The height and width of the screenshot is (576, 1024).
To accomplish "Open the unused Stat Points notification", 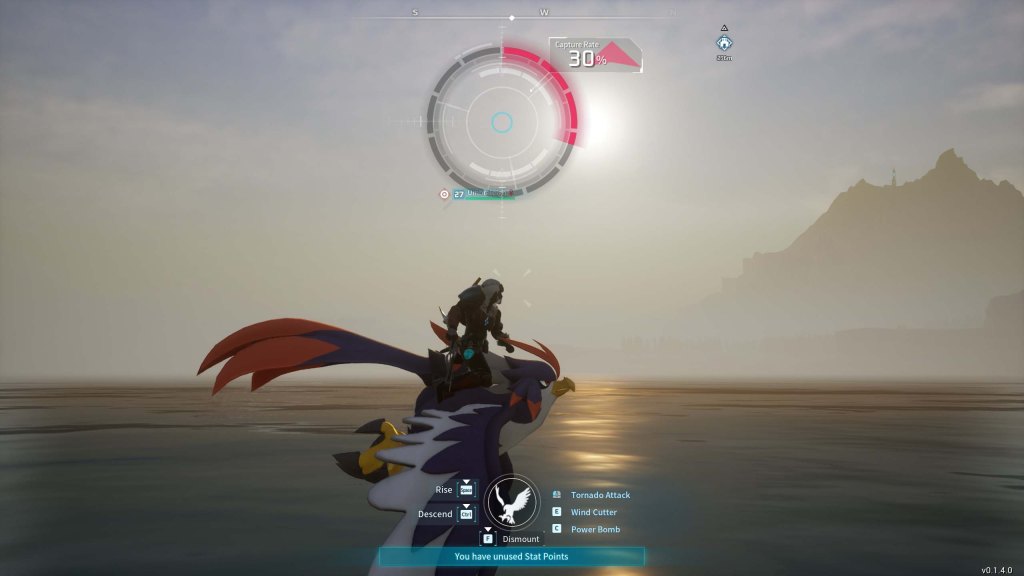I will [x=511, y=556].
